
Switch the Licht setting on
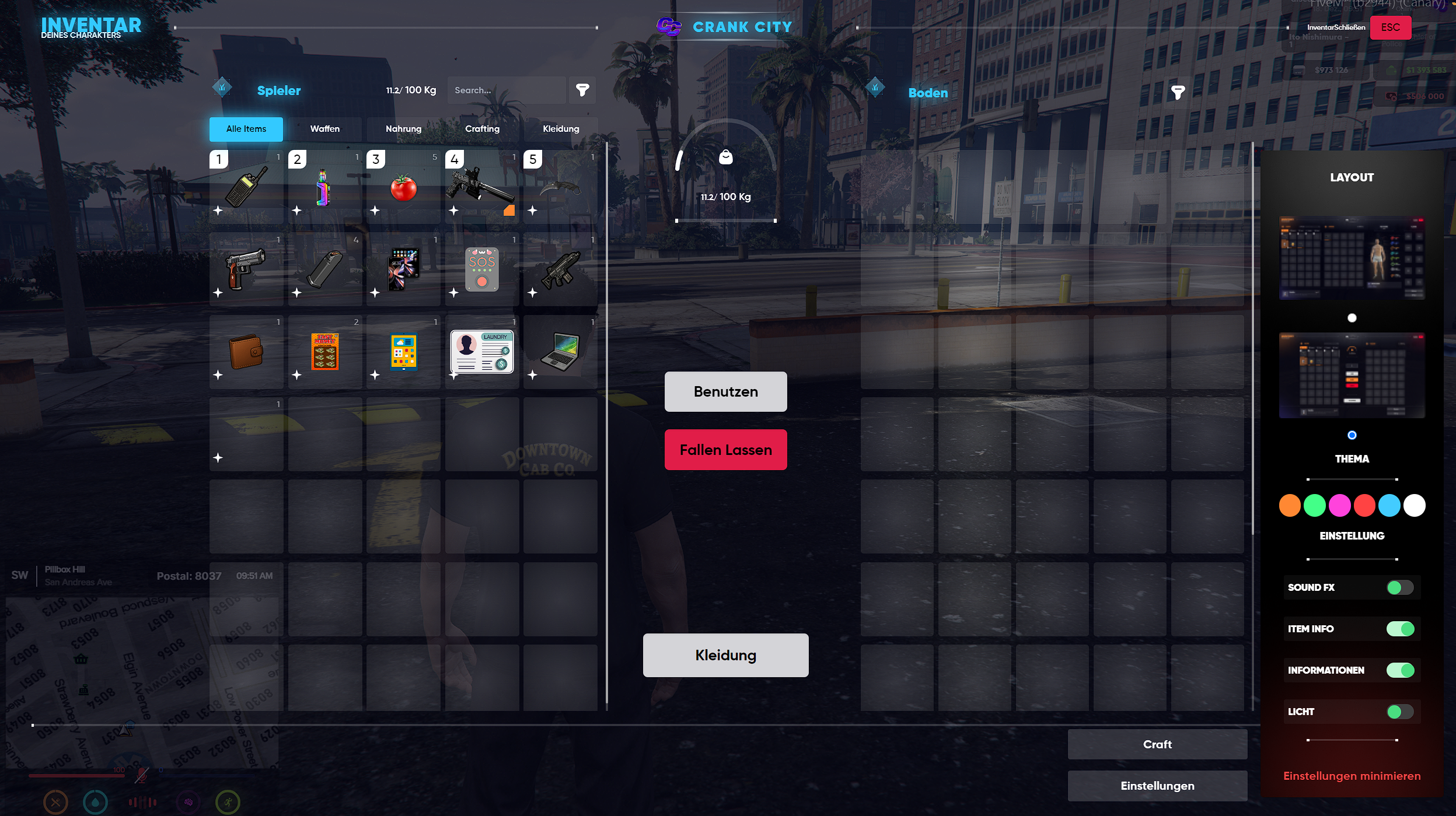1399,712
